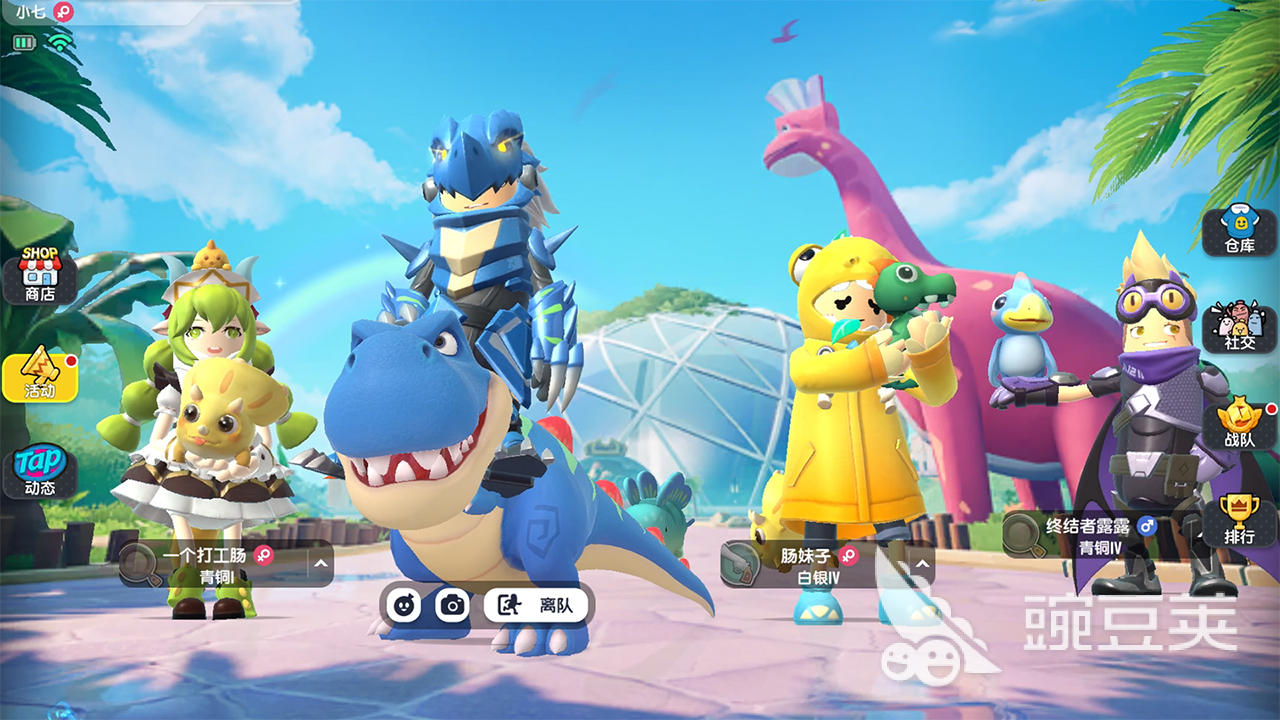This screenshot has width=1280, height=720.
Task: Open the Tap 动态 feed
Action: point(40,472)
